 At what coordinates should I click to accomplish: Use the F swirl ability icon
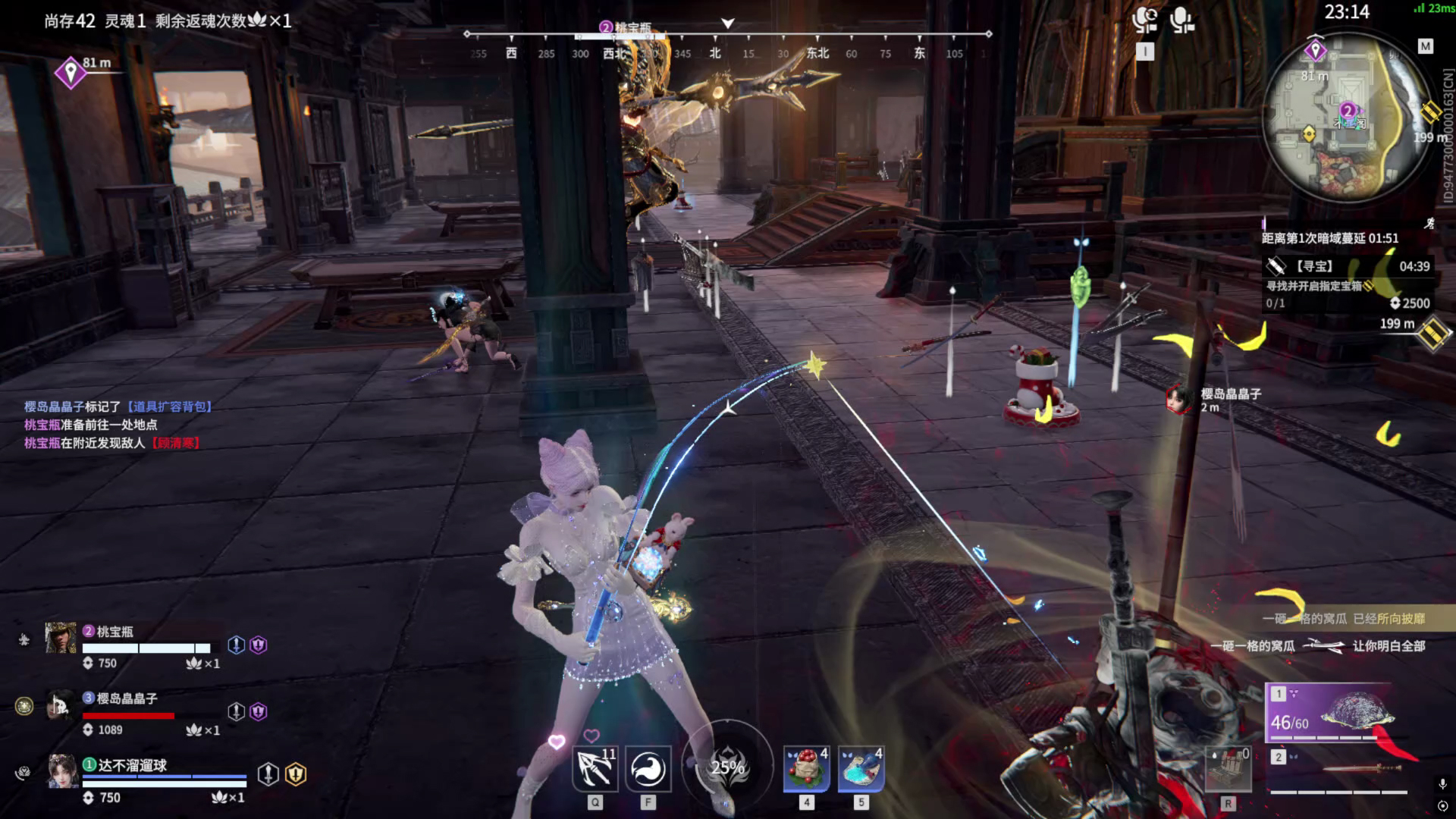648,769
